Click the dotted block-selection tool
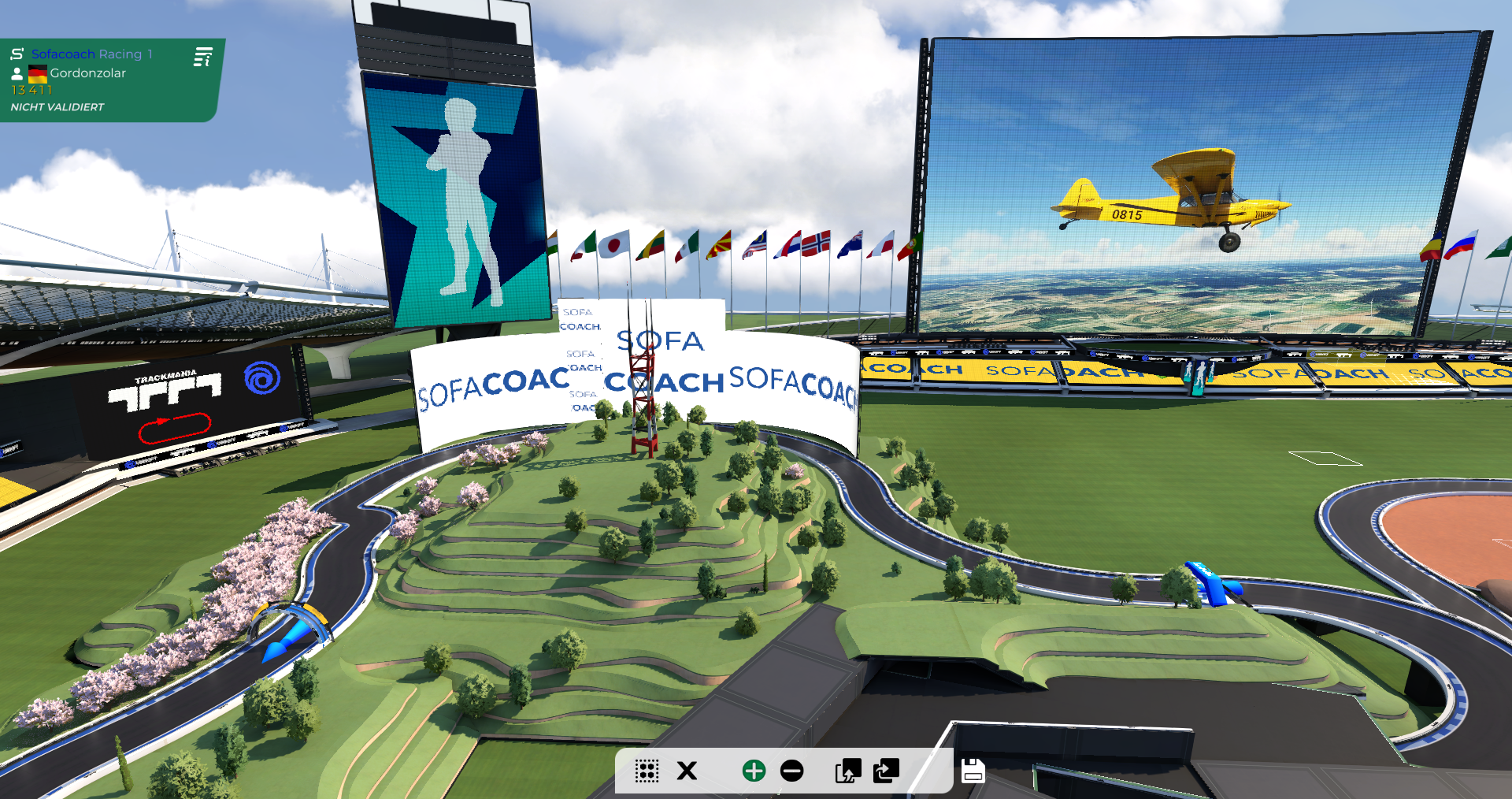The height and width of the screenshot is (799, 1512). click(x=647, y=771)
